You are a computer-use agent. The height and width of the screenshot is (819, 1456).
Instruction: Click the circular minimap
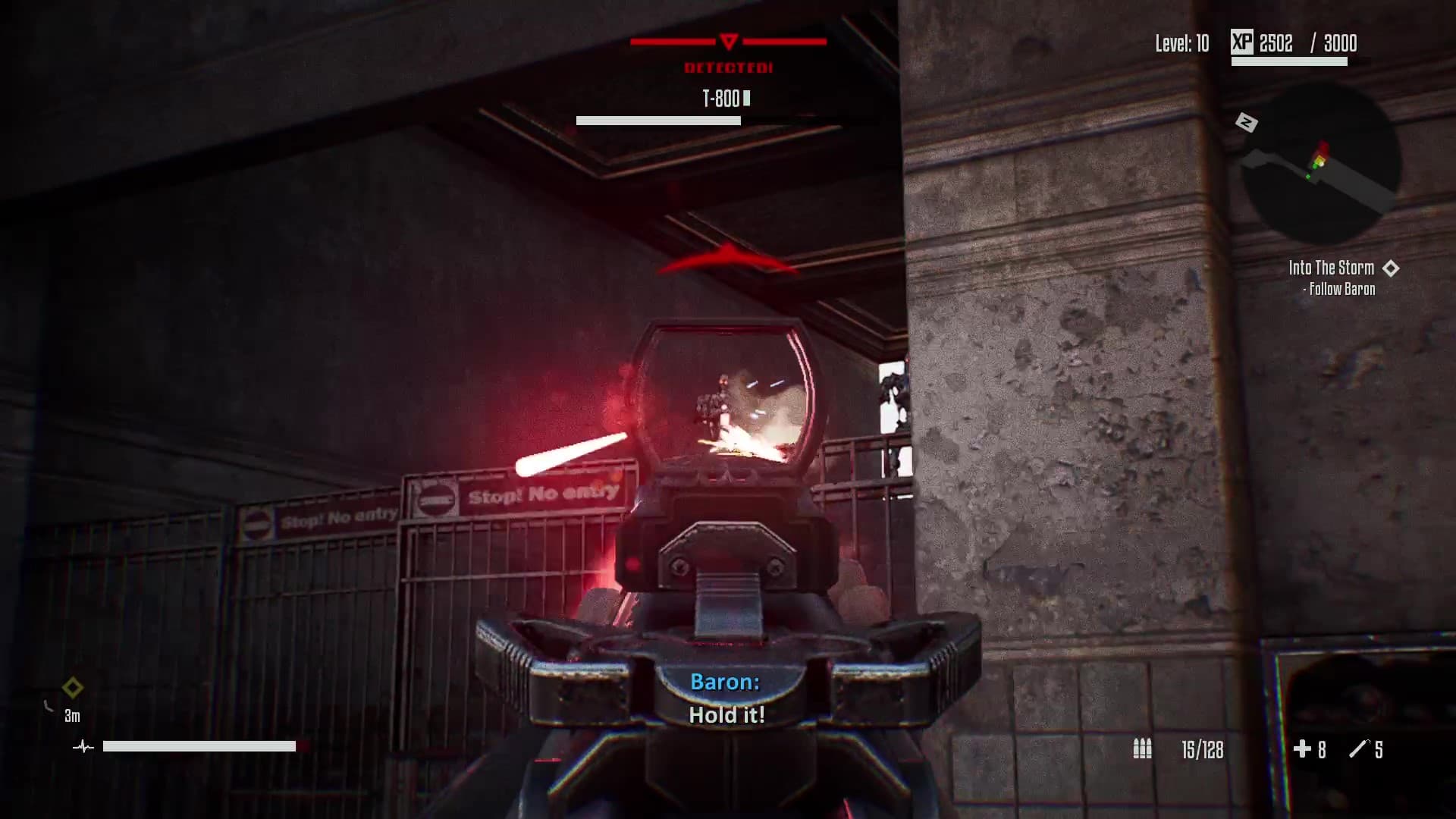(1320, 165)
